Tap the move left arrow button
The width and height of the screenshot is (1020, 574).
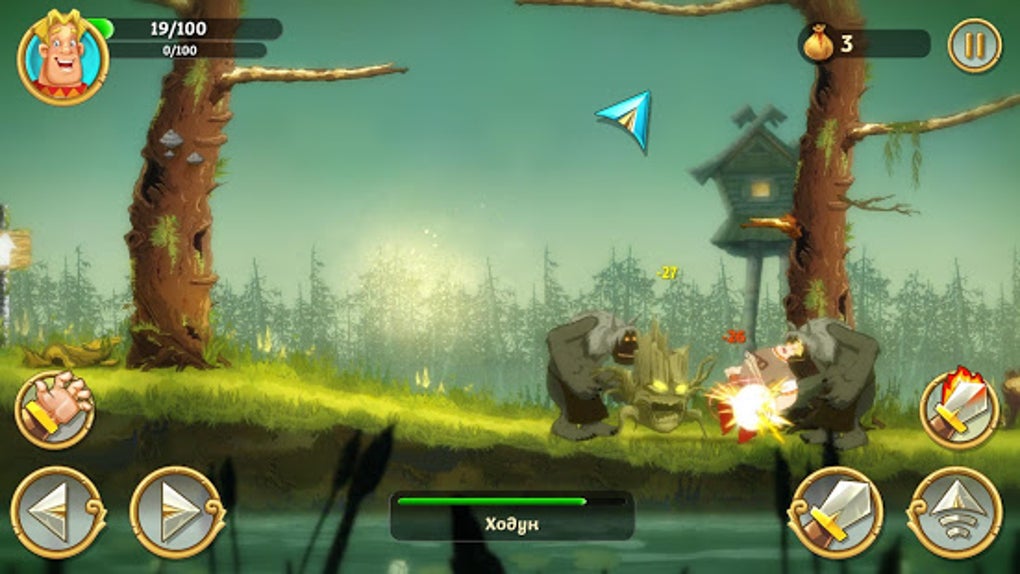coord(58,511)
